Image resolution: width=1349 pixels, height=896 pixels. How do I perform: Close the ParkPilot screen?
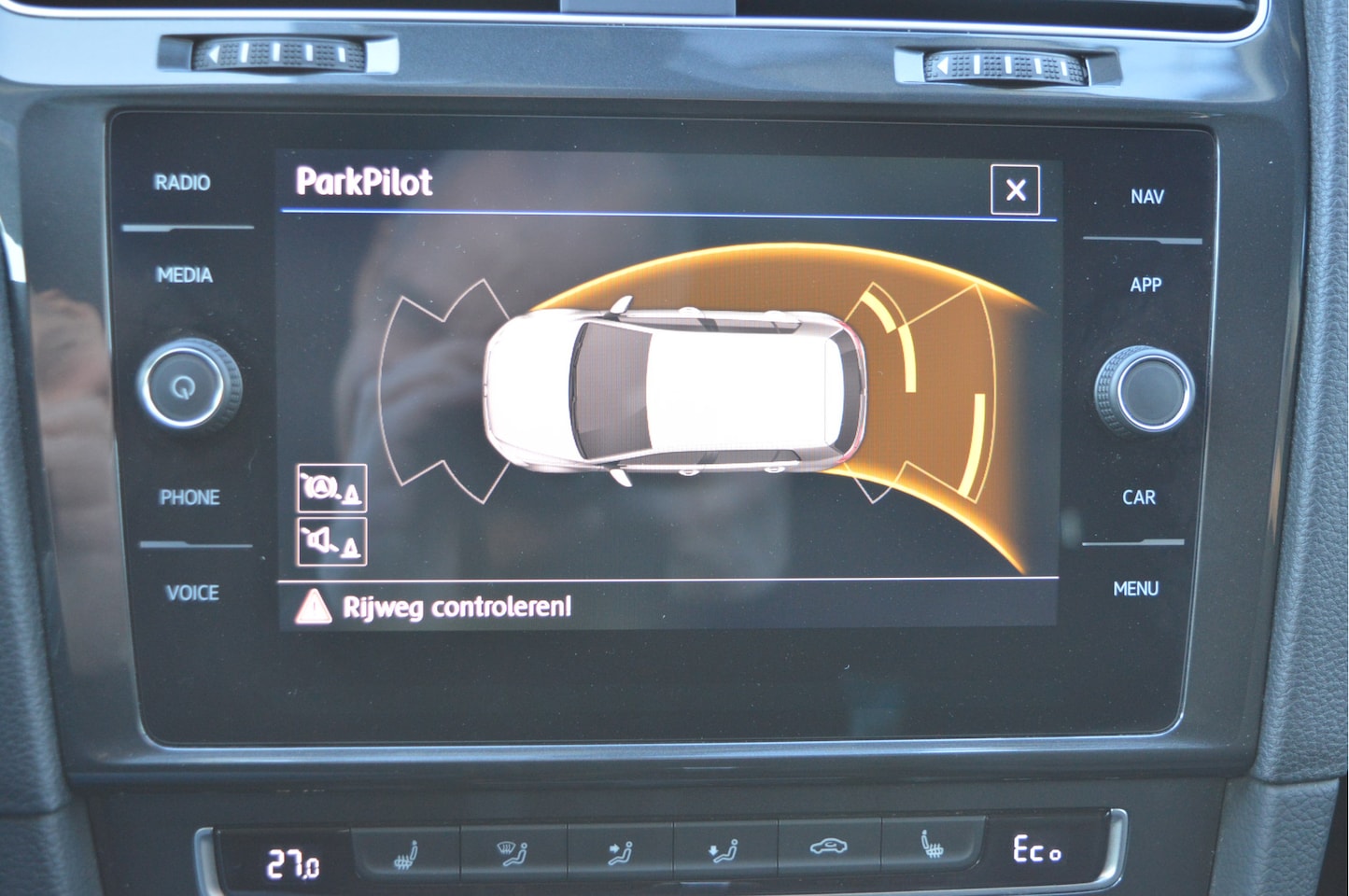[x=1015, y=189]
